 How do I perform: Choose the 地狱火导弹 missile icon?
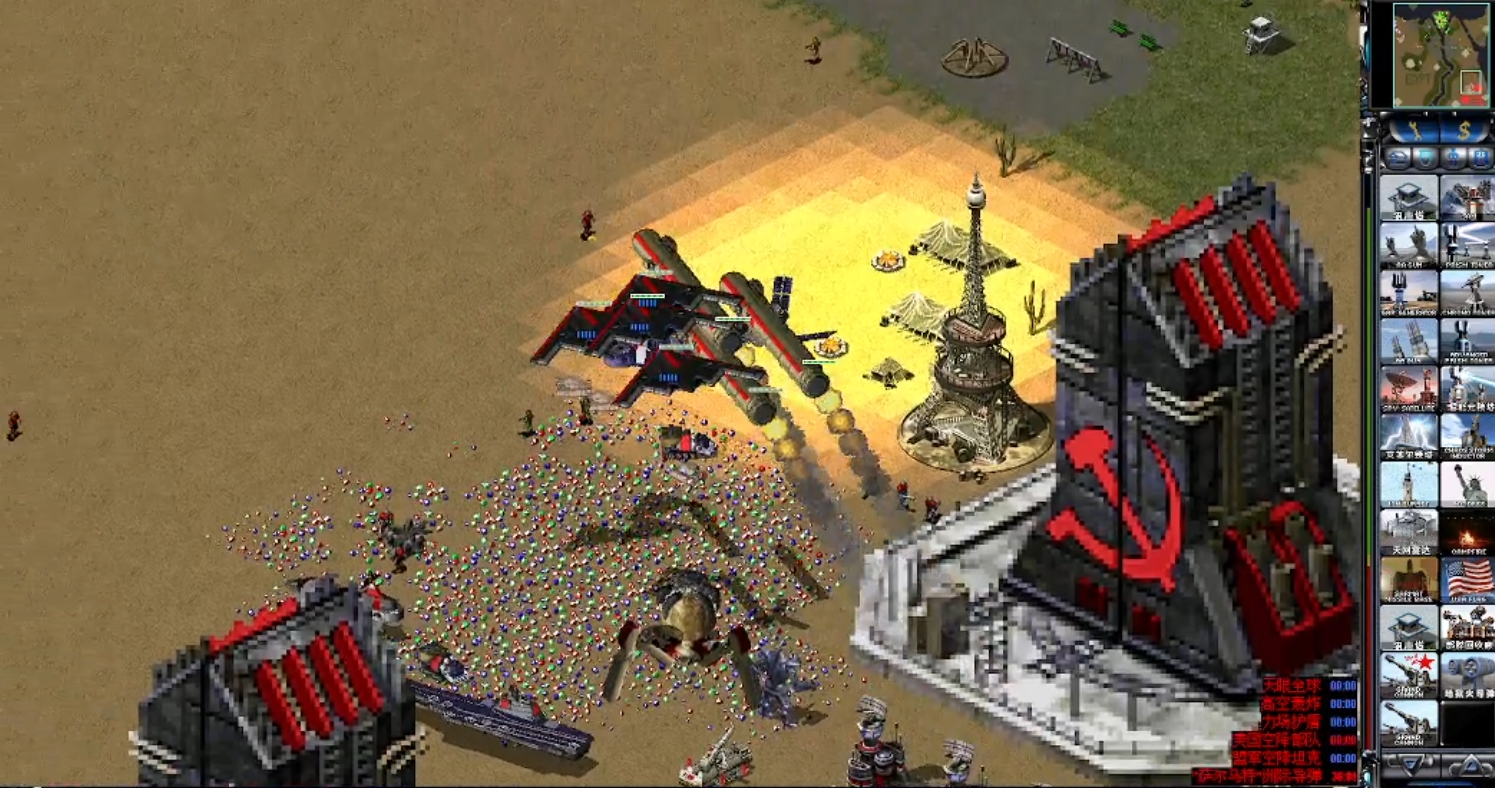1467,675
